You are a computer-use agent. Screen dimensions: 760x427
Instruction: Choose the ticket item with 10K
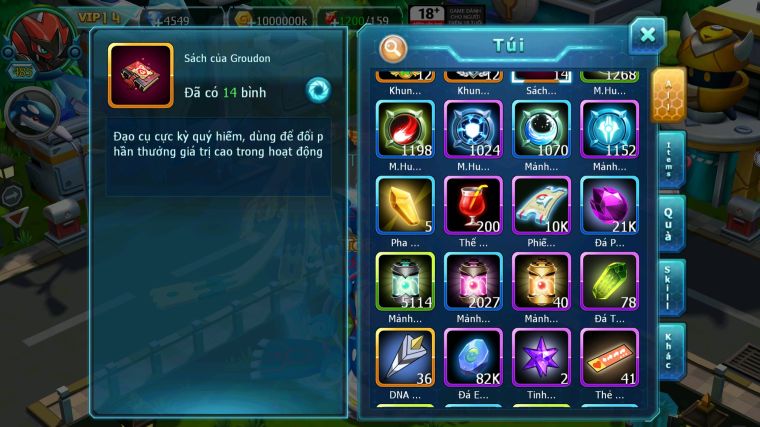541,205
